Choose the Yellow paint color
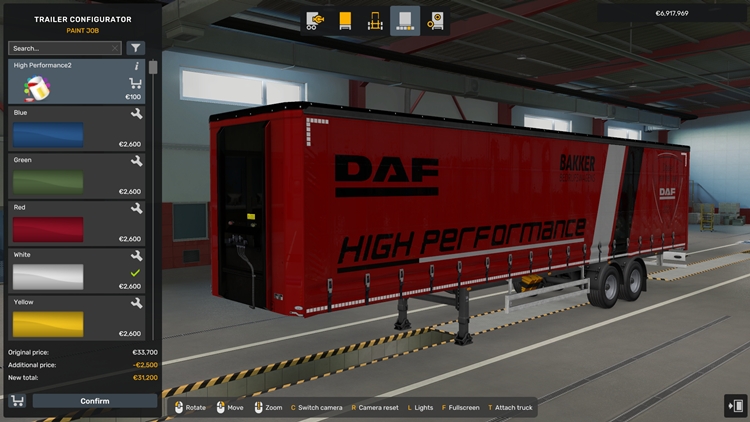This screenshot has height=422, width=750. 48,323
